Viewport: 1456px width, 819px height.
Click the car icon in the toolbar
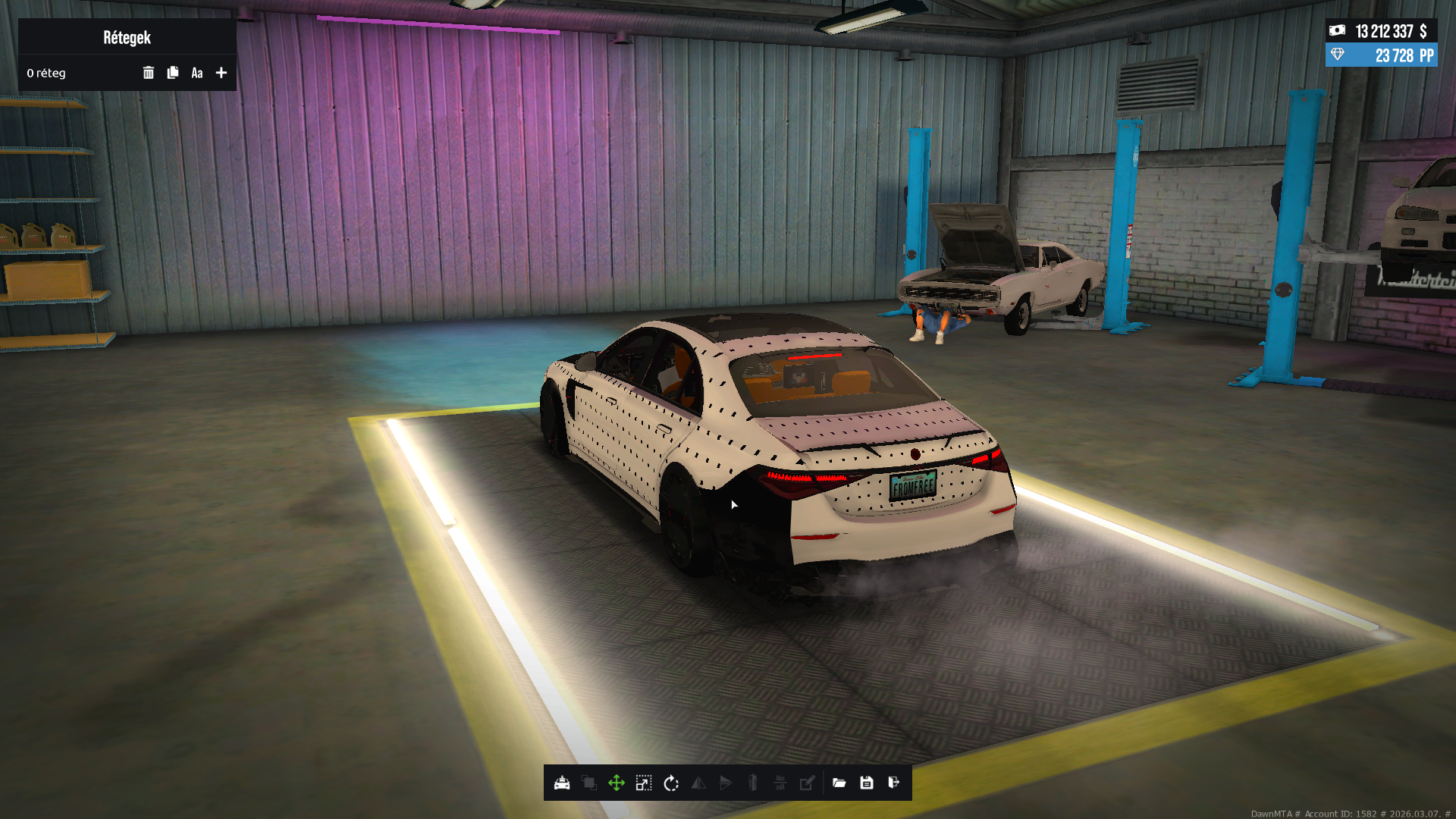click(562, 783)
